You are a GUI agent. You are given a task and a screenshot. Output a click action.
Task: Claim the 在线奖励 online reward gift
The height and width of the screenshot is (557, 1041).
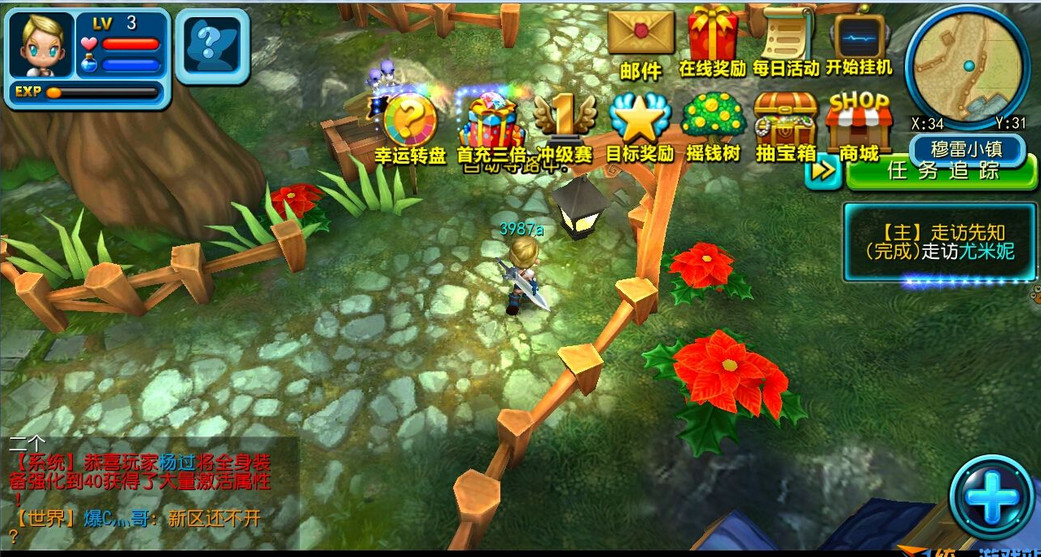pos(713,38)
